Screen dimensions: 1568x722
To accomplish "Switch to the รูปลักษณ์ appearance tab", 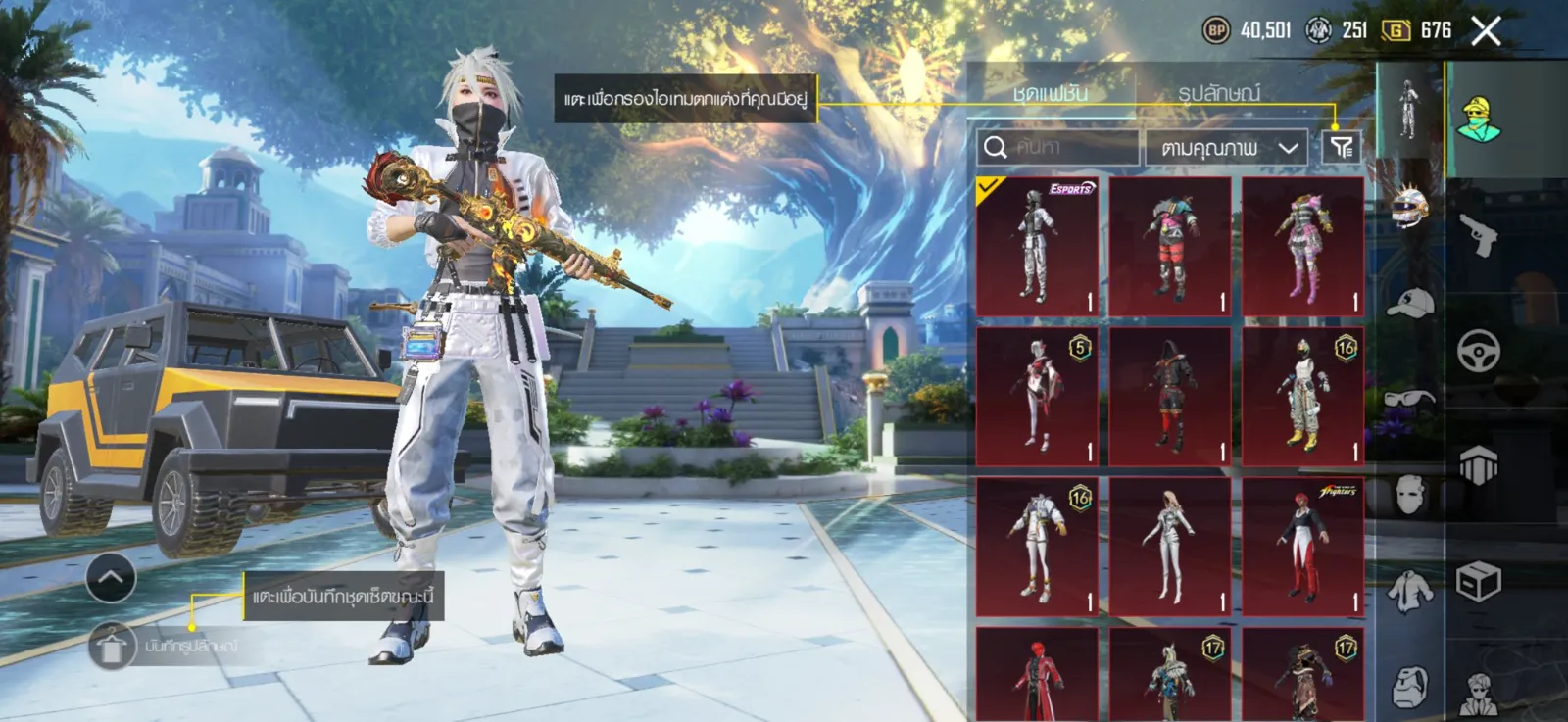I will pos(1219,93).
